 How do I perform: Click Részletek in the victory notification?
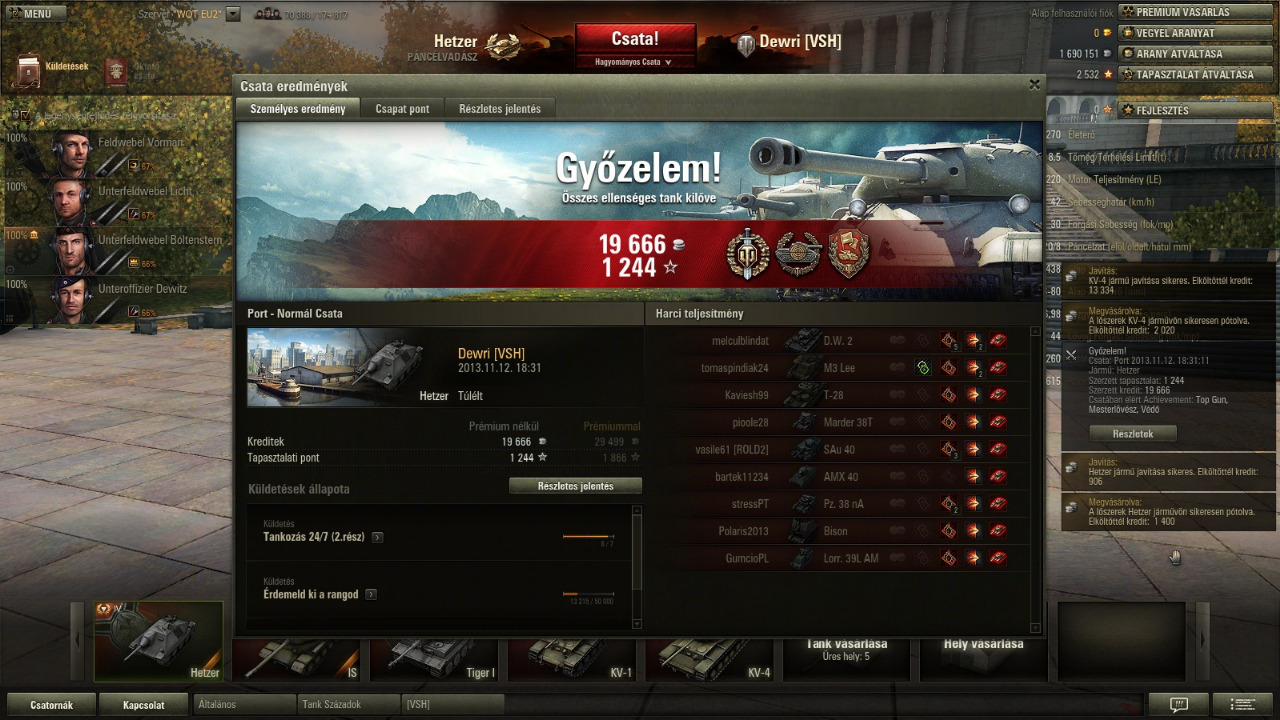coord(1132,434)
